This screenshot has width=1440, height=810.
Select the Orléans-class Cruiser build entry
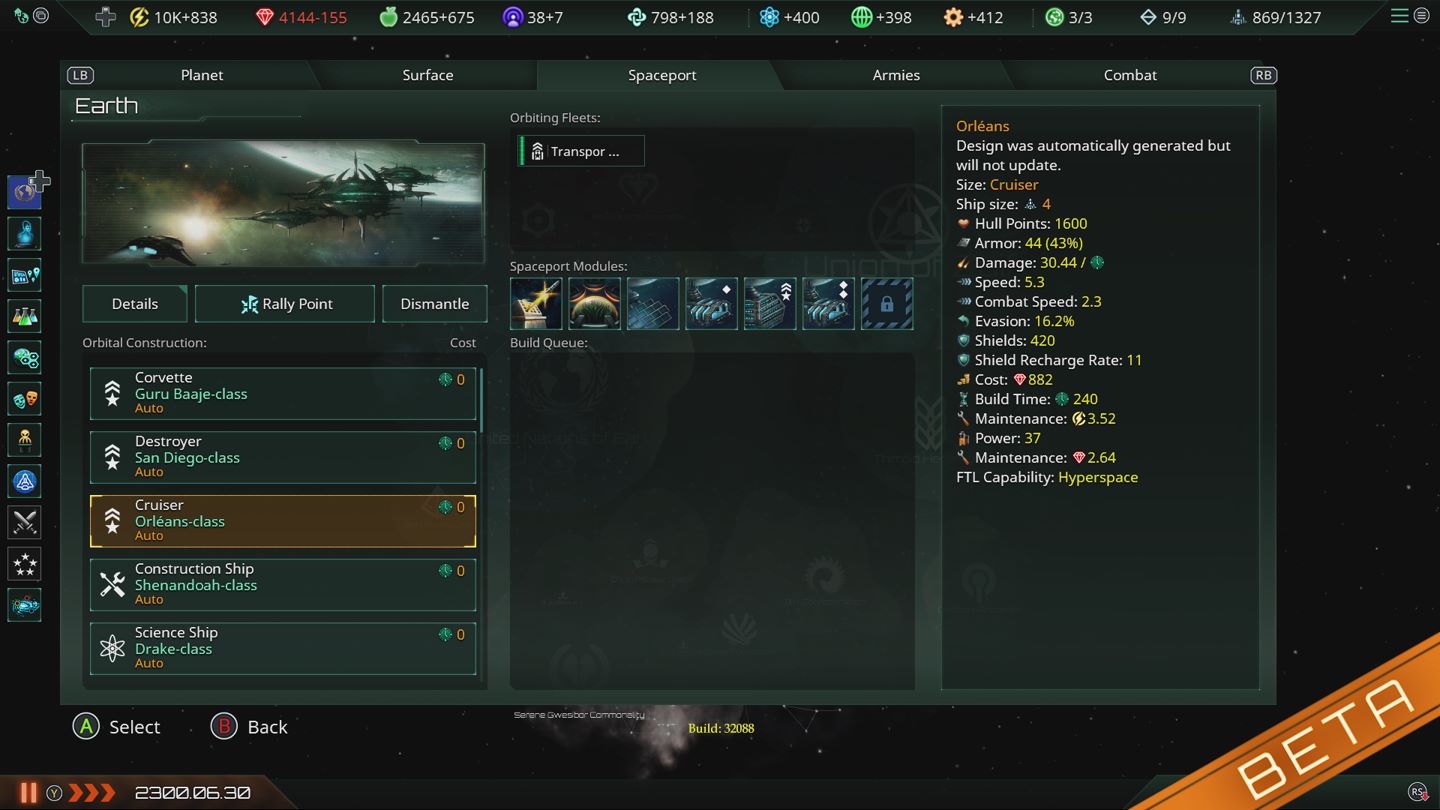point(282,520)
